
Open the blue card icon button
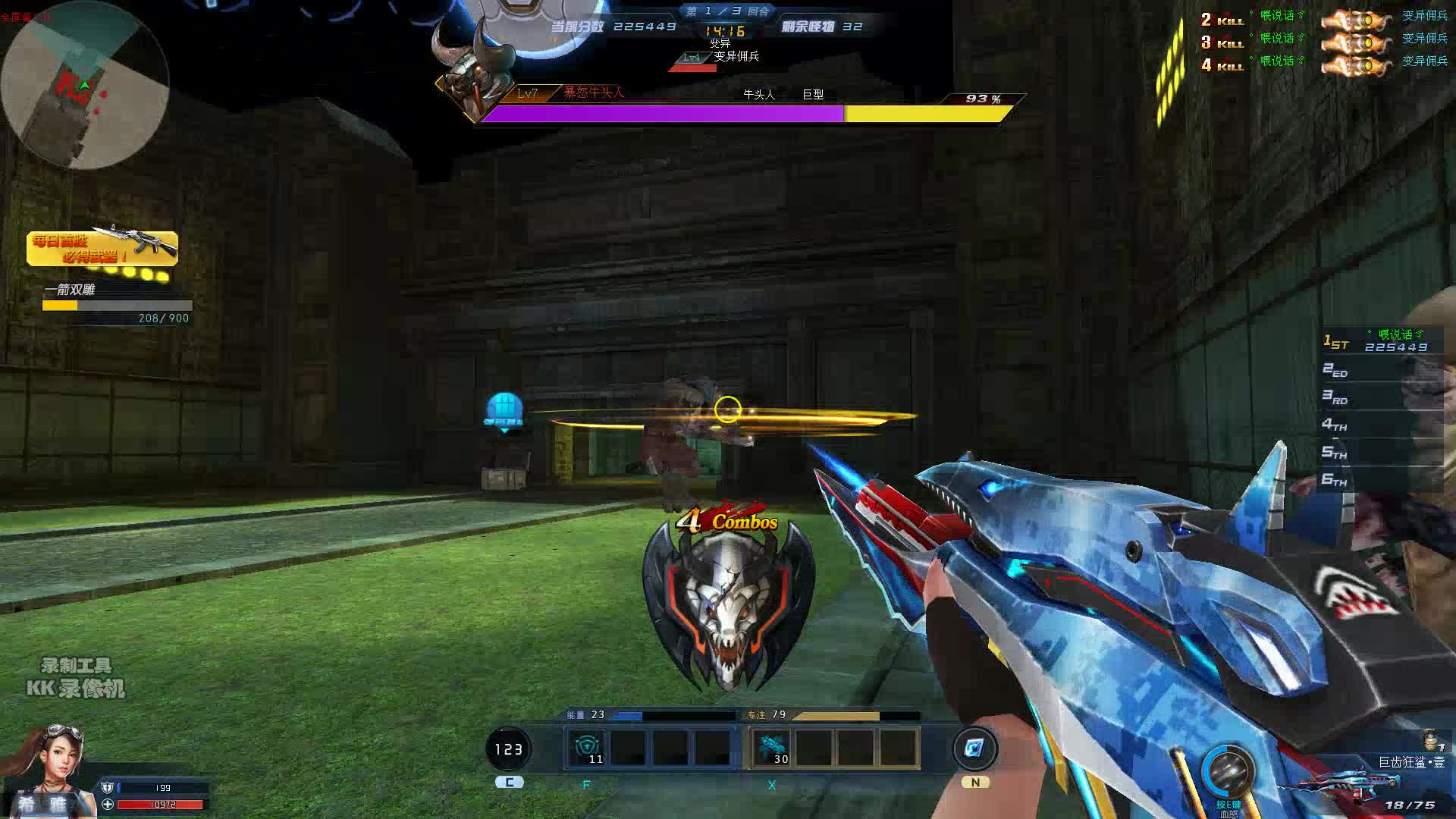[974, 749]
